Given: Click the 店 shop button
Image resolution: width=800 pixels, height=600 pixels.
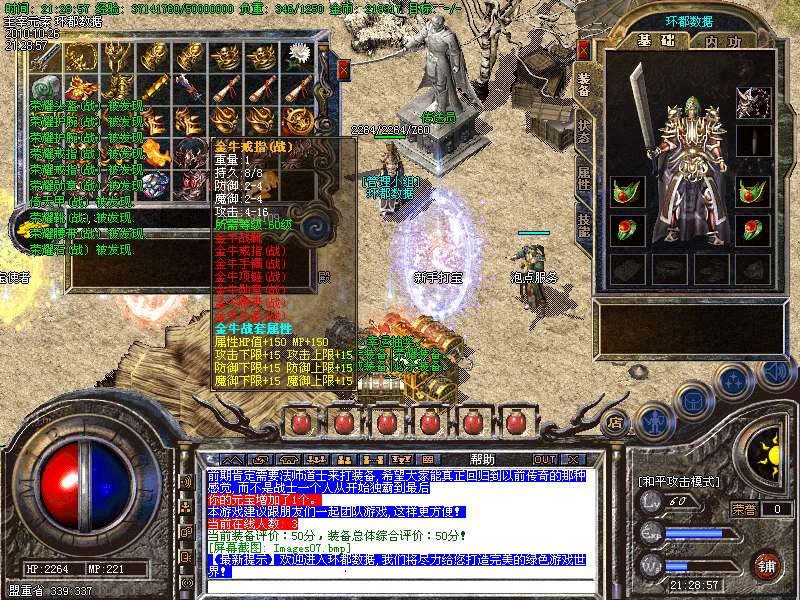Looking at the screenshot, I should click(x=616, y=422).
